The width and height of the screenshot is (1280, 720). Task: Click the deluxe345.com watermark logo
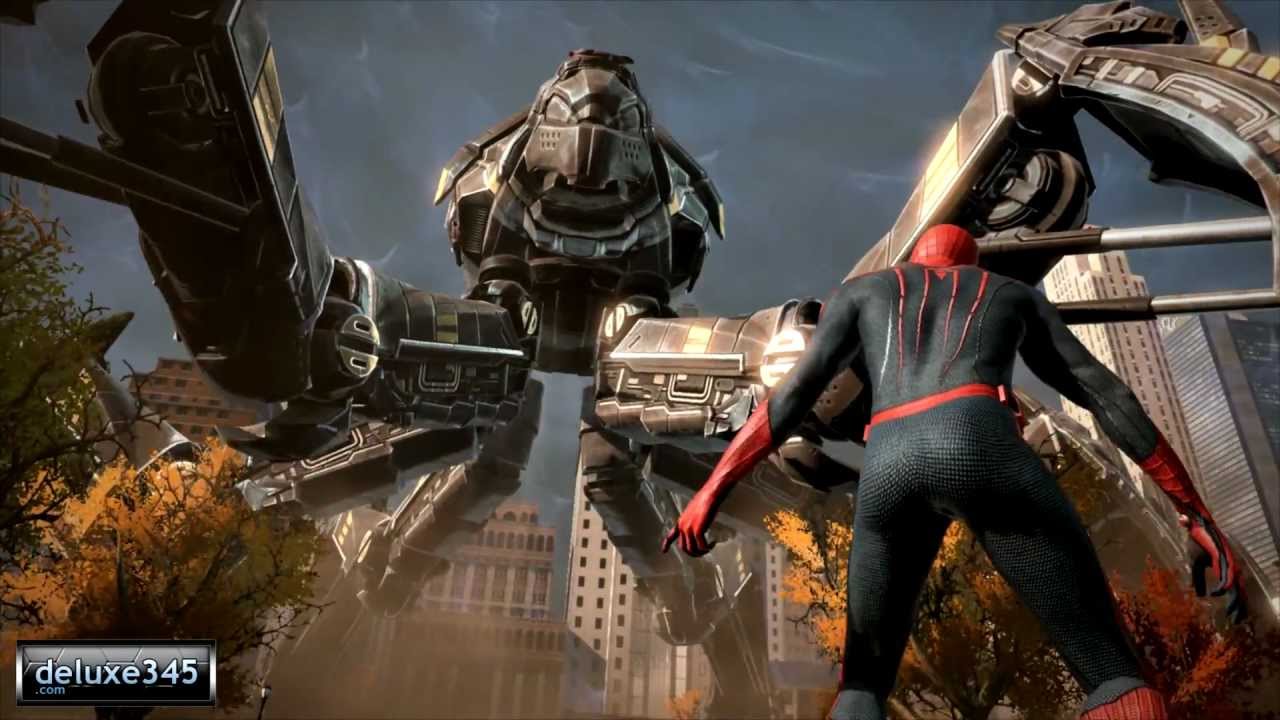click(116, 672)
